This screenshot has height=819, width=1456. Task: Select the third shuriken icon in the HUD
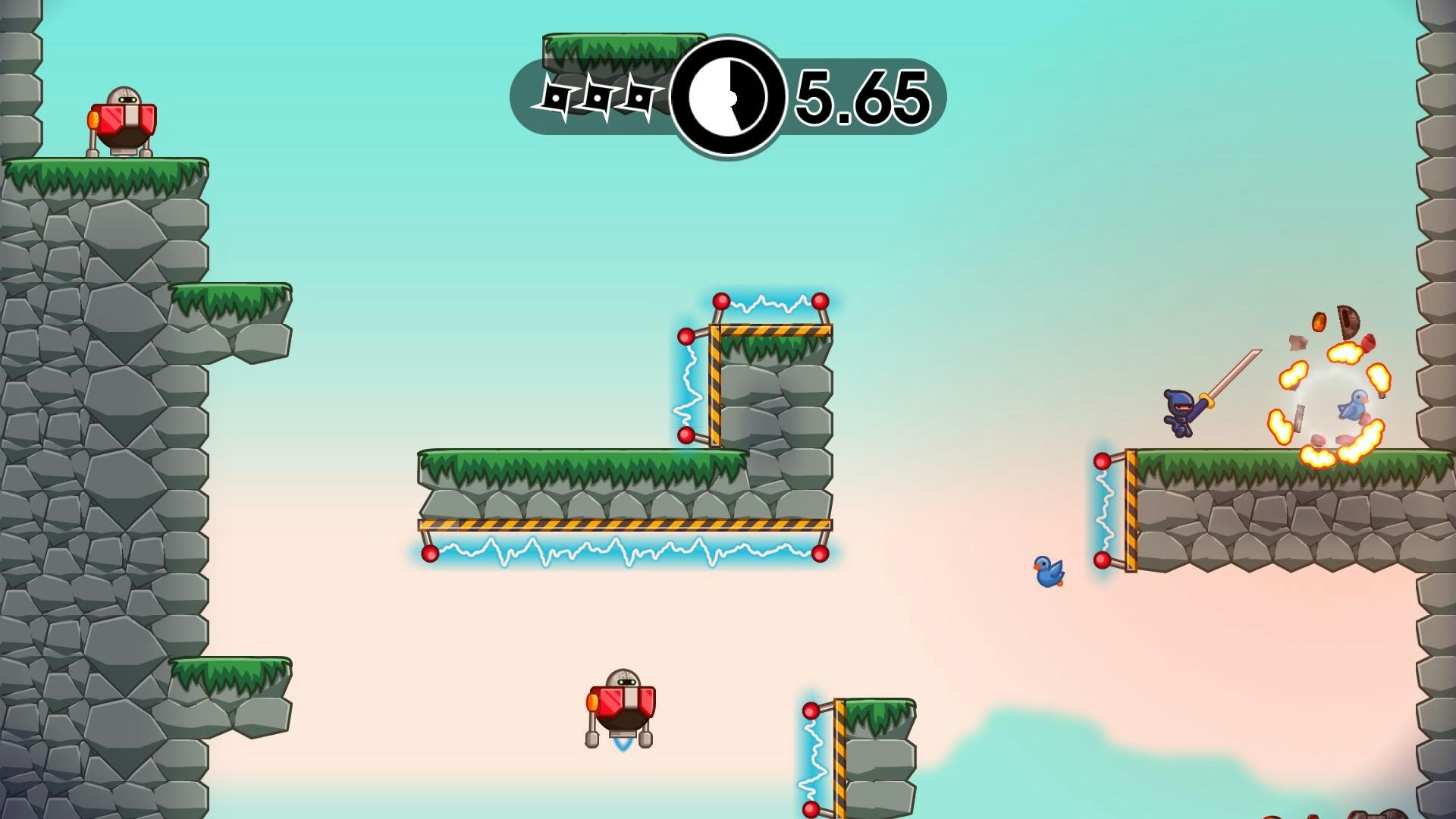tap(641, 96)
